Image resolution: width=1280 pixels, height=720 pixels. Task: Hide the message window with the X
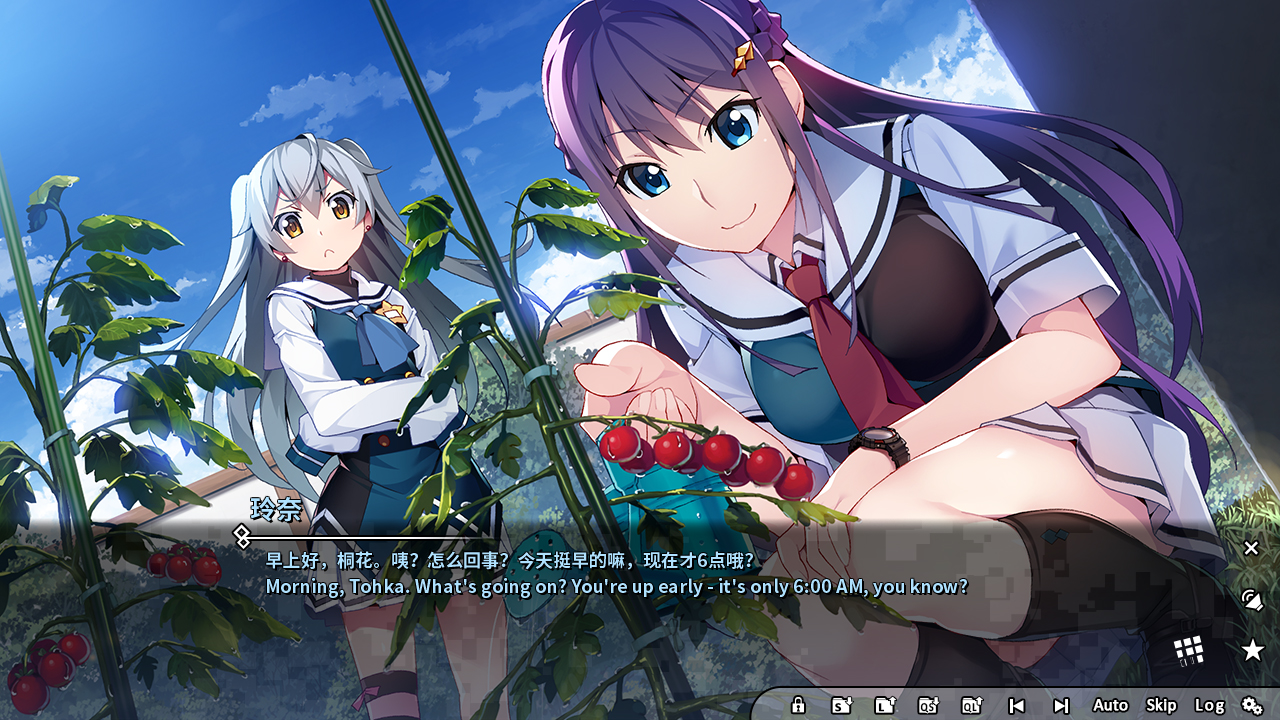point(1250,548)
